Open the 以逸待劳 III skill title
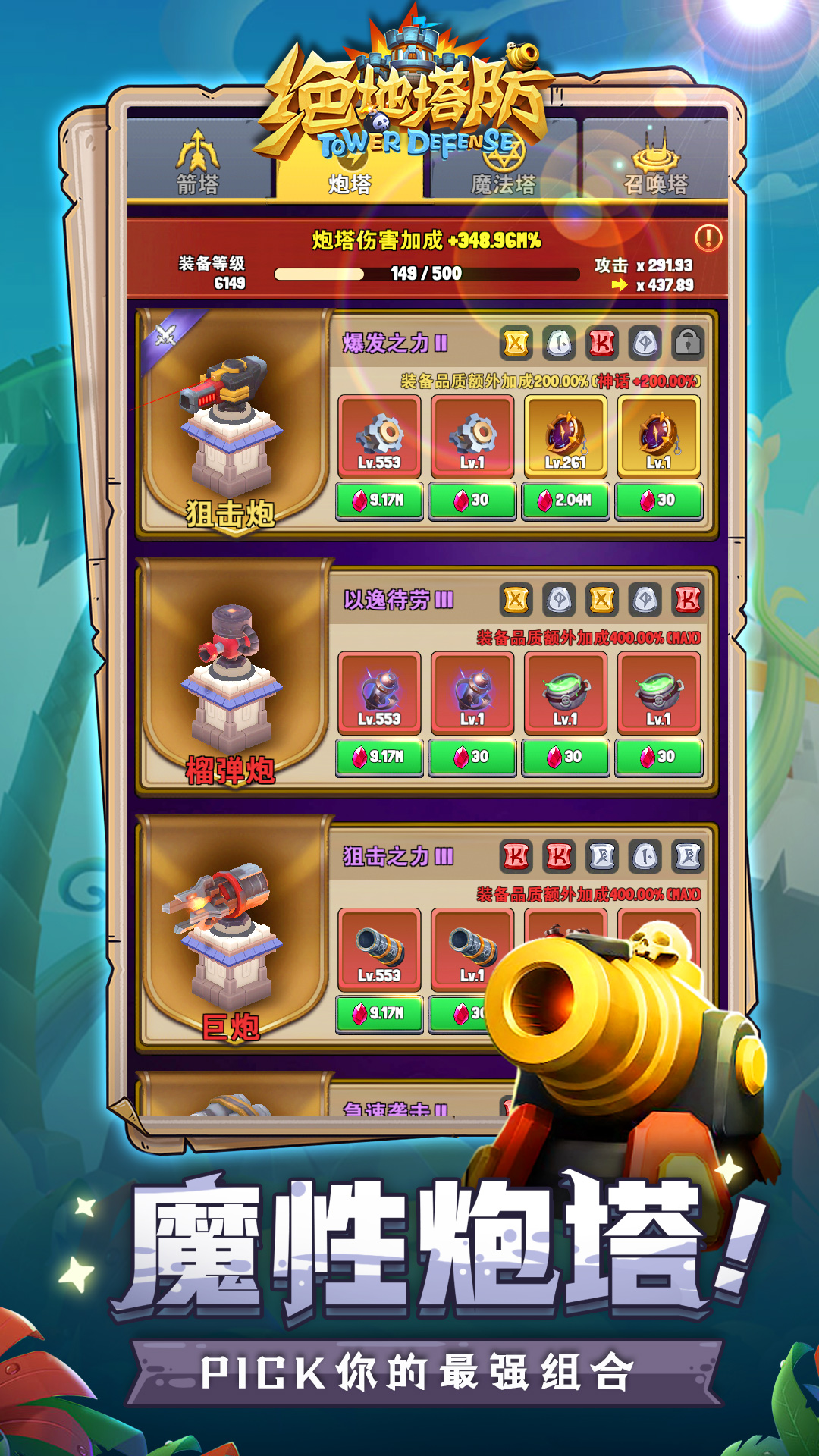Screen dimensions: 819x1456 (398, 601)
